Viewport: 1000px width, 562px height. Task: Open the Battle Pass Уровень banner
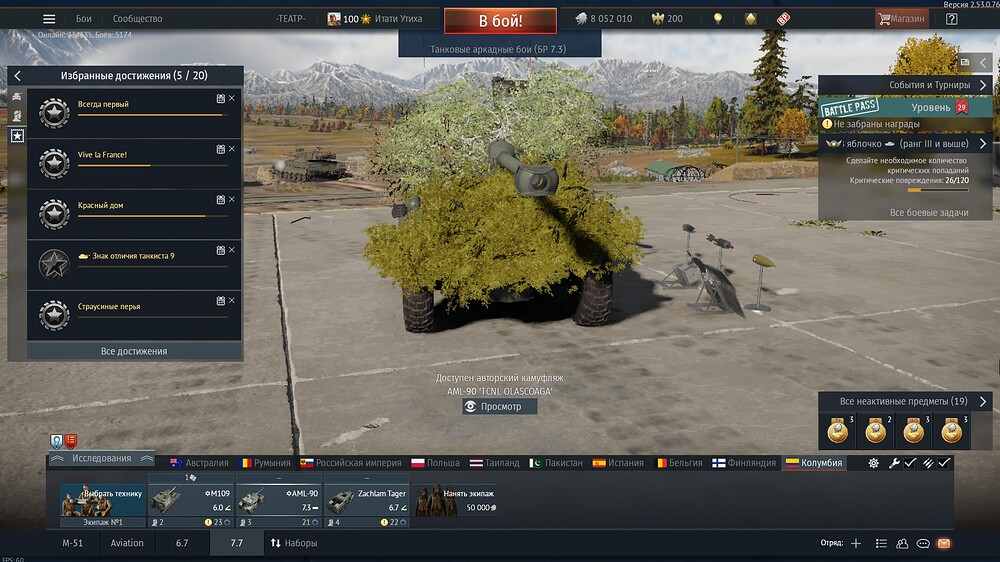tap(905, 107)
